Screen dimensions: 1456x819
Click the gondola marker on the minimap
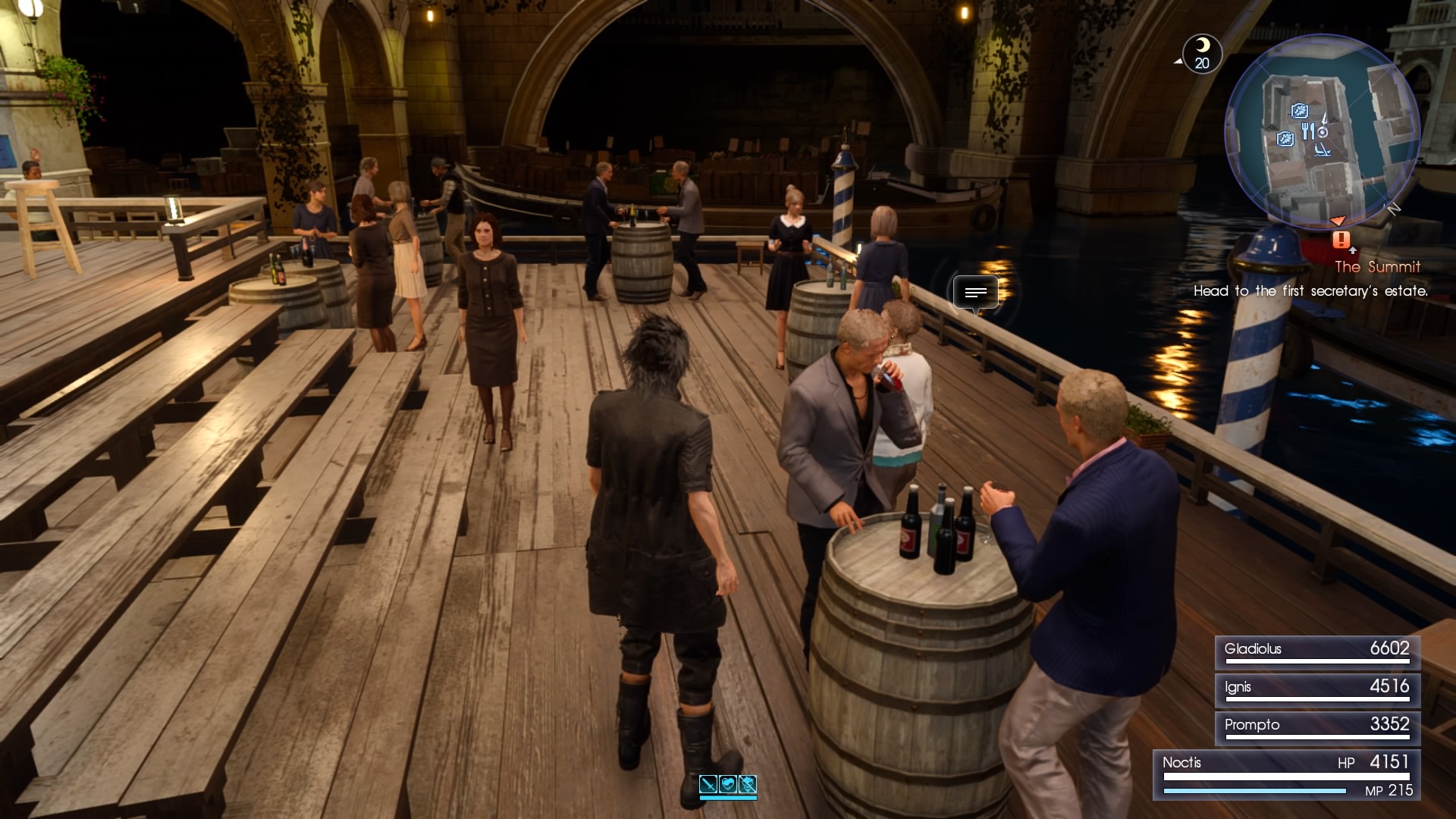tap(1322, 149)
